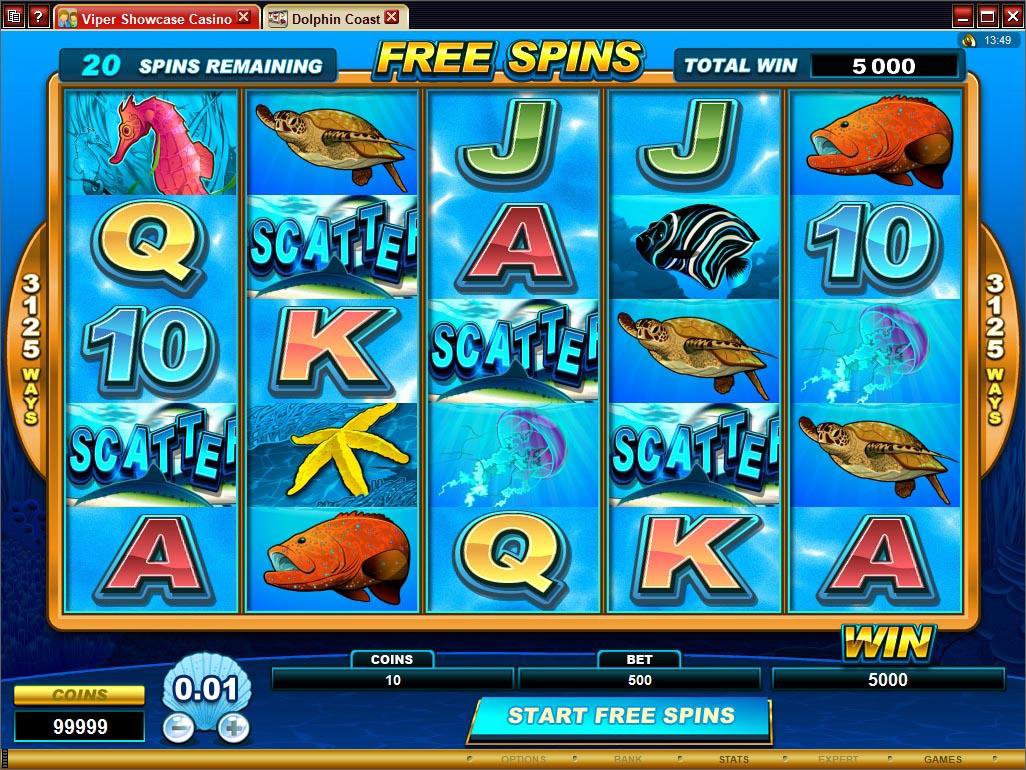Screen dimensions: 1026x770
Task: Increase coin size with the plus button
Action: point(233,727)
